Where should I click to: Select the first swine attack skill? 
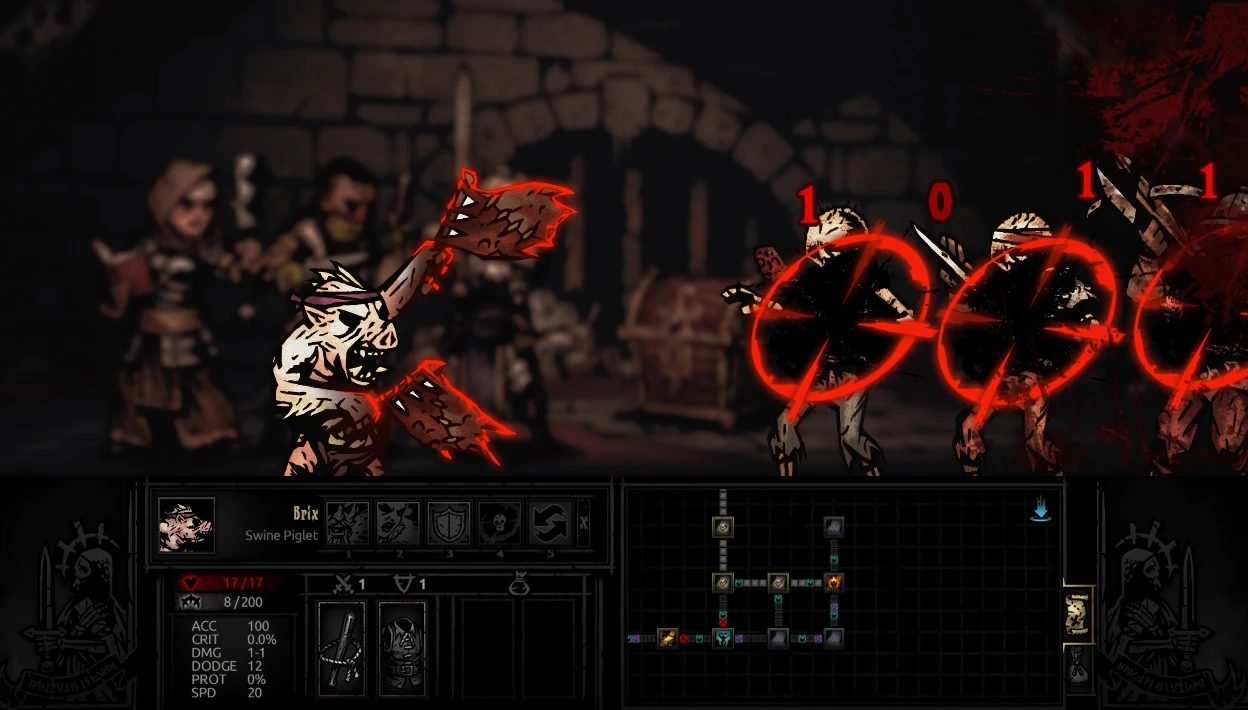[347, 523]
